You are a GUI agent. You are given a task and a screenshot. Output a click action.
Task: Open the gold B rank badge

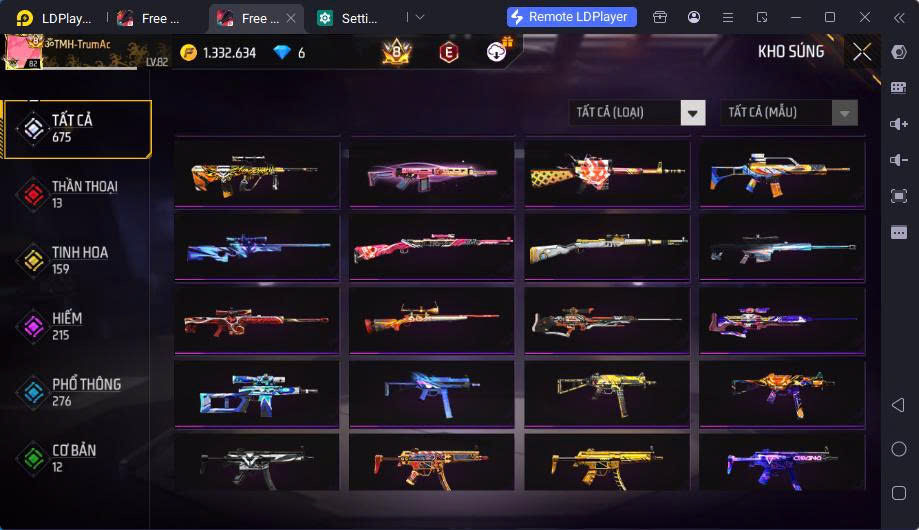pos(397,52)
